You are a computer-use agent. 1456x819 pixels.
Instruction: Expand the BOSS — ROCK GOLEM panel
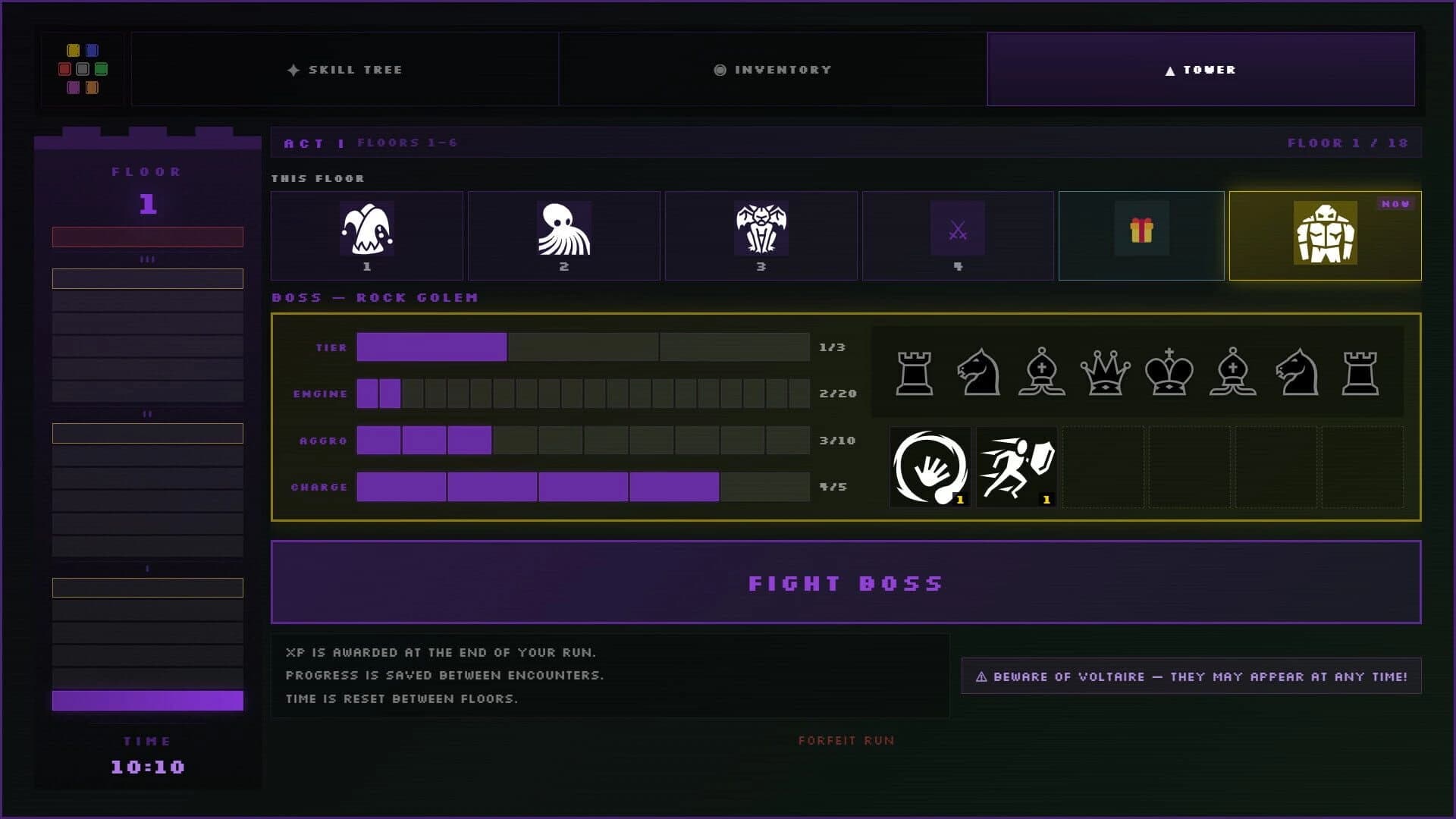pyautogui.click(x=375, y=297)
